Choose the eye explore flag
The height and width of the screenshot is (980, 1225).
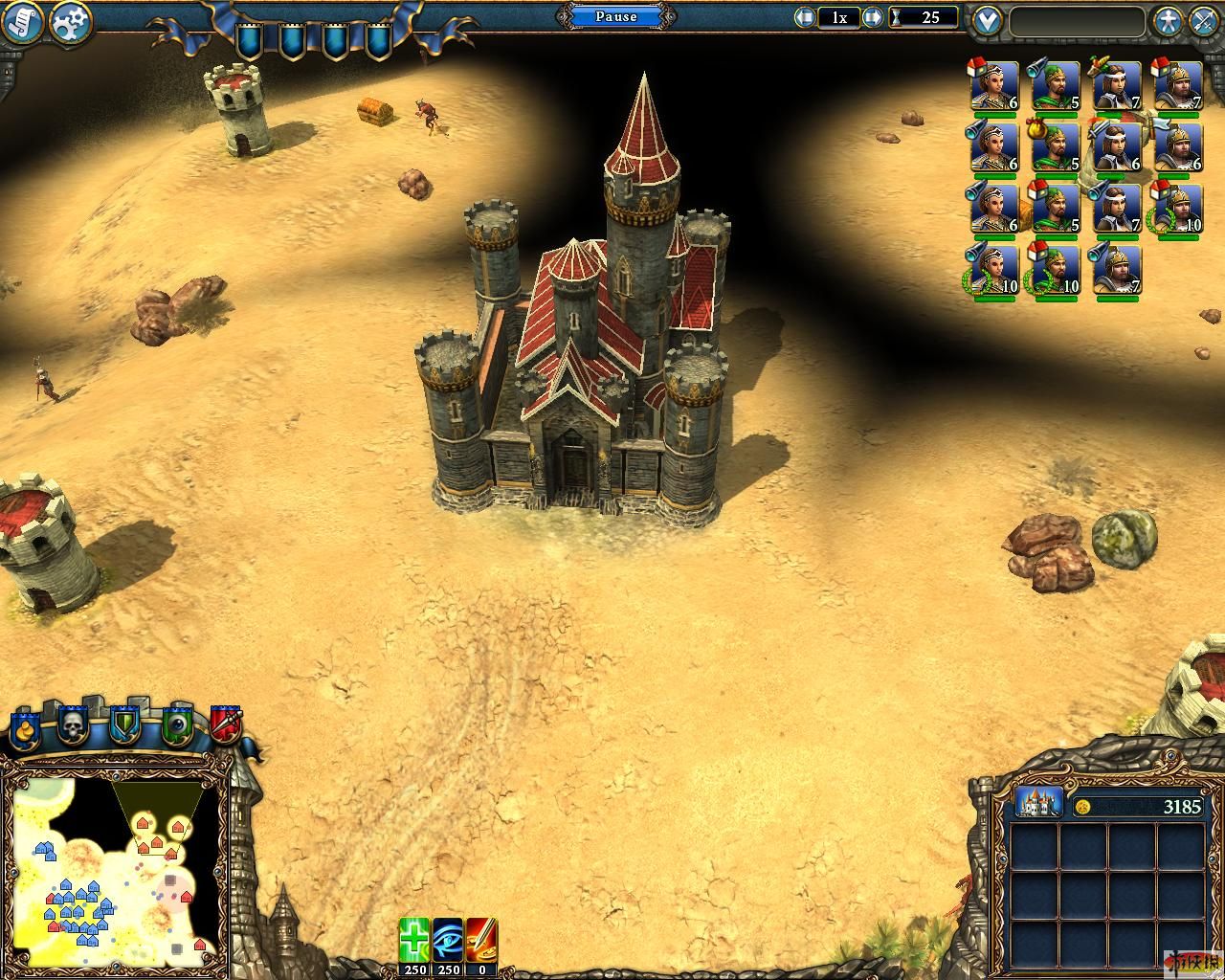(x=176, y=727)
